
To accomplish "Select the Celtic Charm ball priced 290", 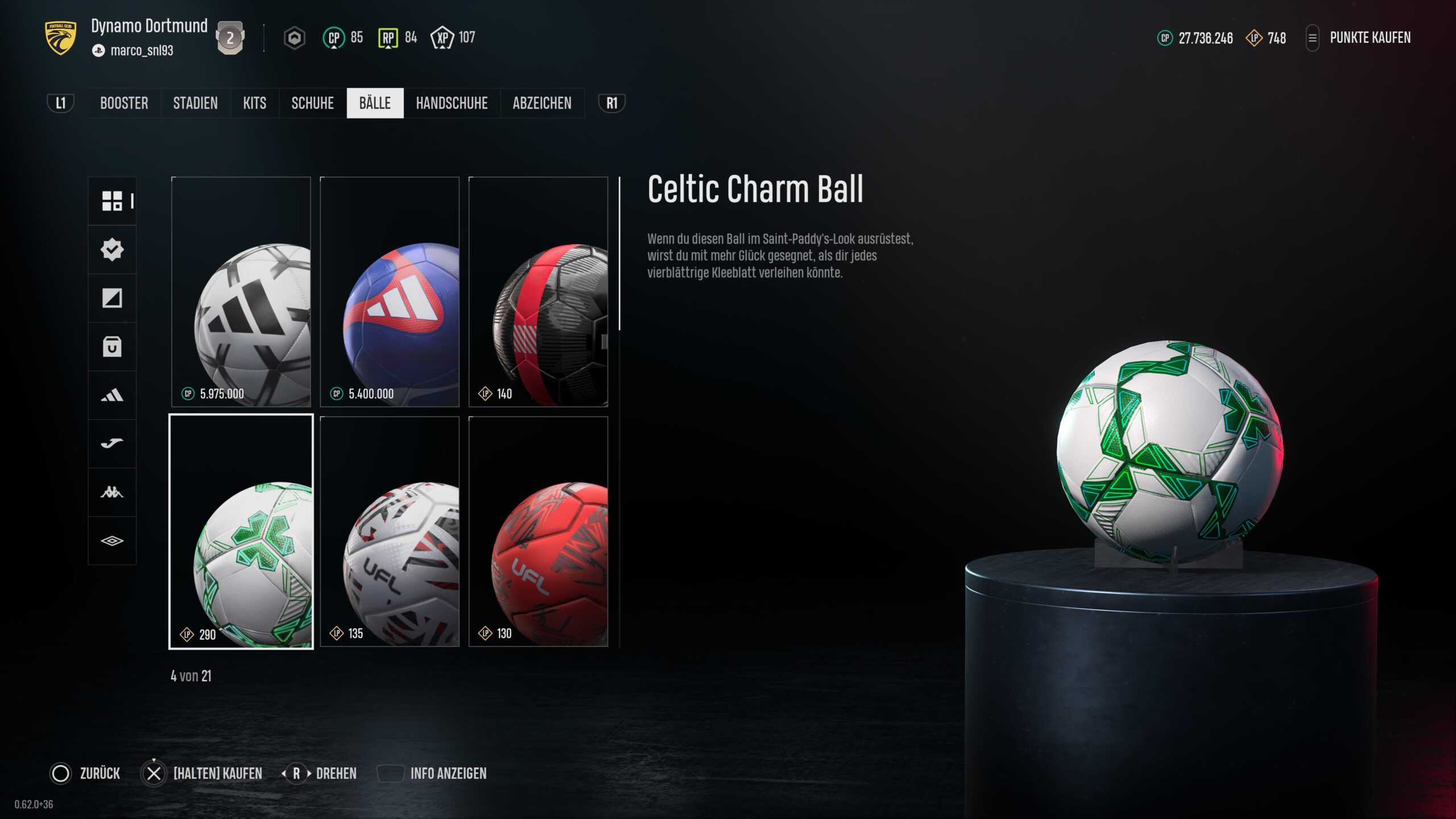I will pos(241,531).
